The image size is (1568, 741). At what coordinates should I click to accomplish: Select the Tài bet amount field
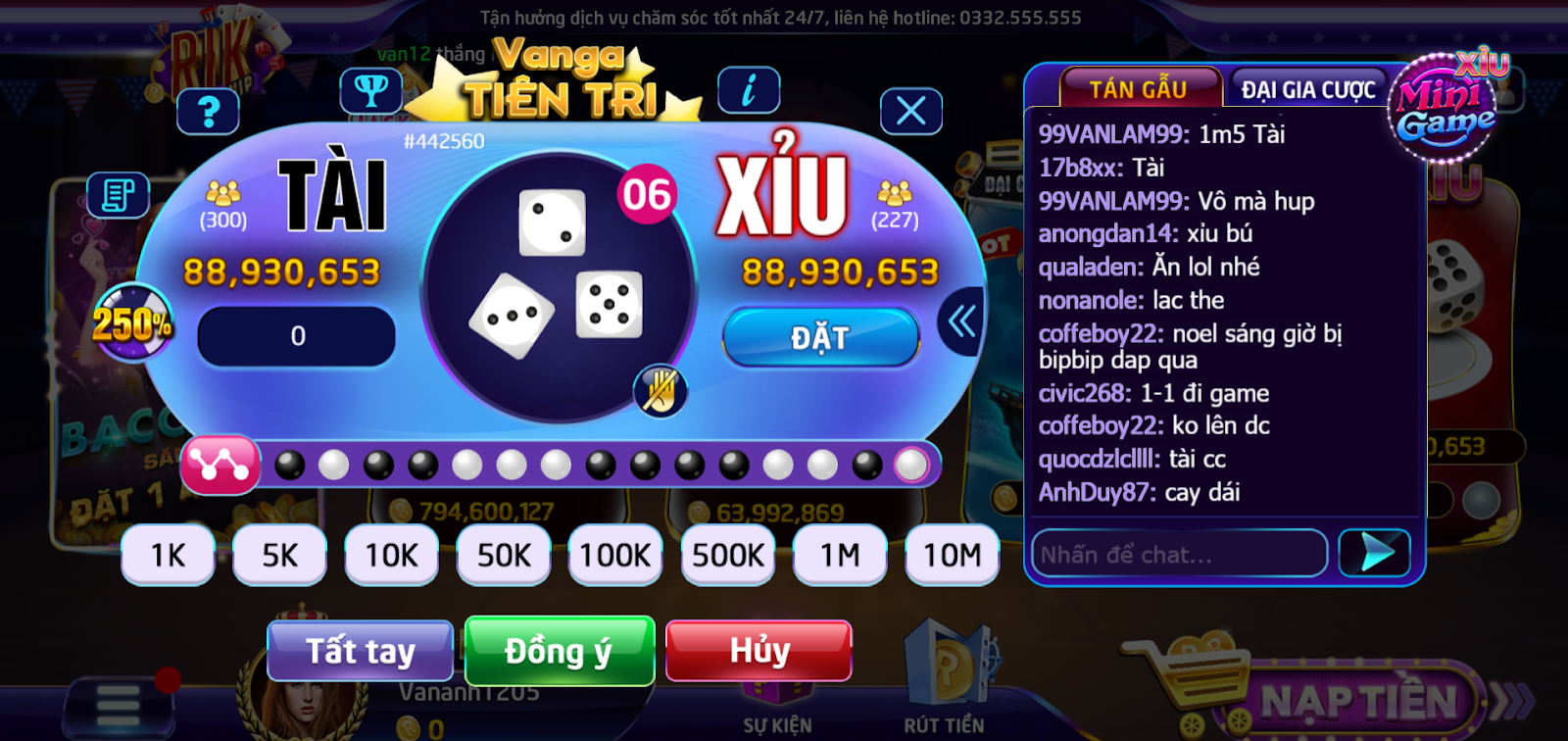click(x=297, y=336)
